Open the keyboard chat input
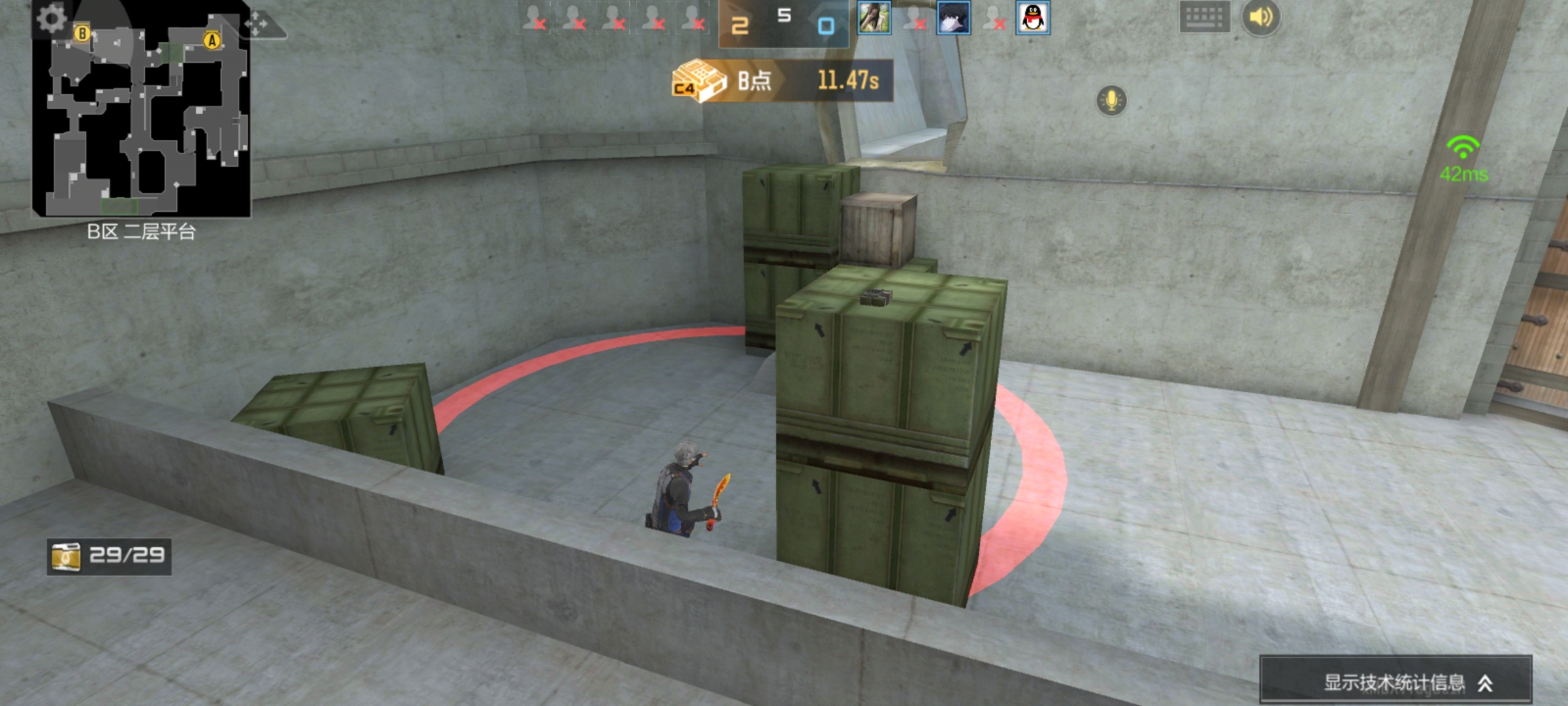Viewport: 1568px width, 706px height. click(x=1204, y=18)
